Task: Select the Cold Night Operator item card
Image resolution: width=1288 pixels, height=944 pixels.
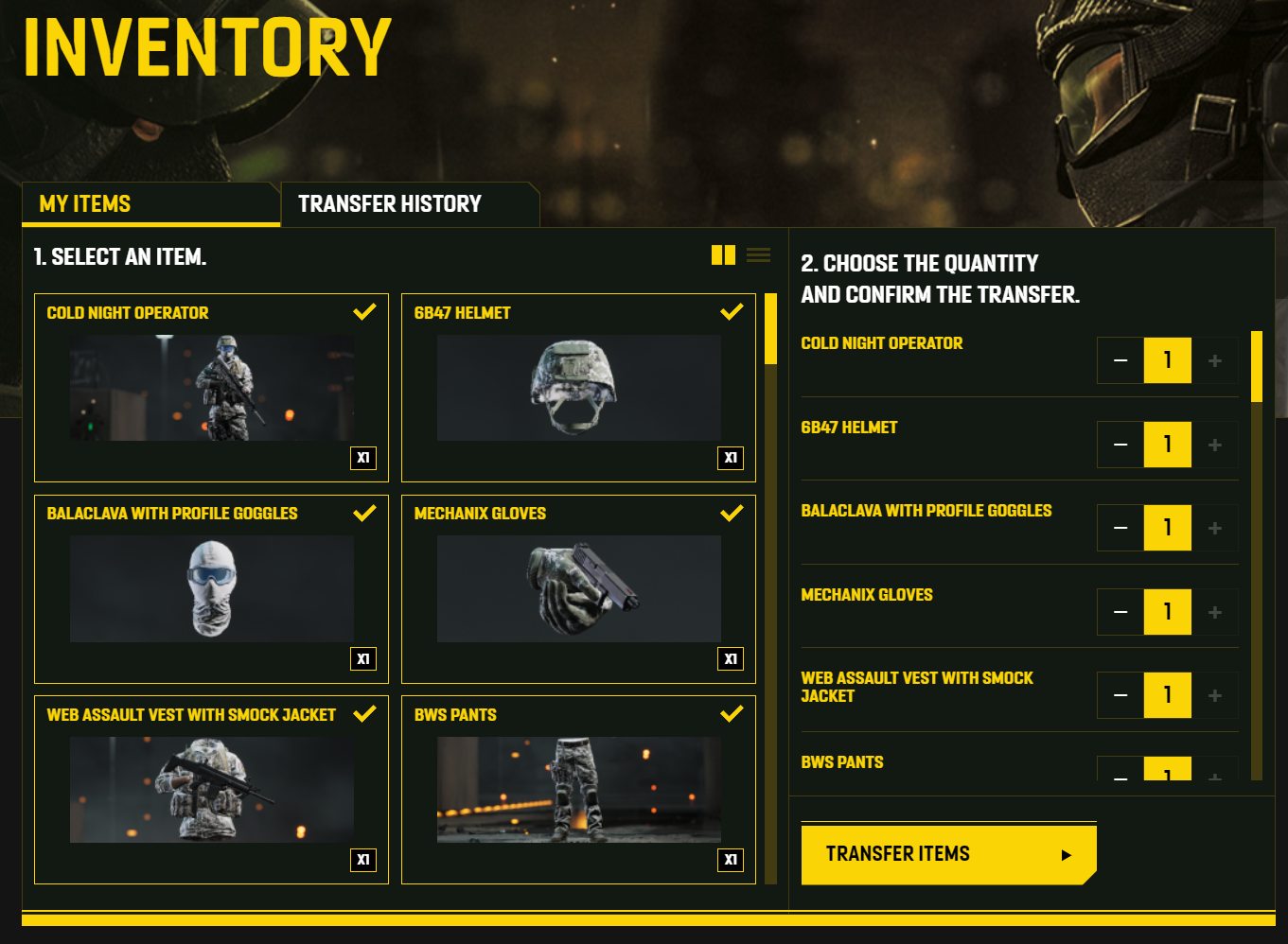Action: (211, 388)
